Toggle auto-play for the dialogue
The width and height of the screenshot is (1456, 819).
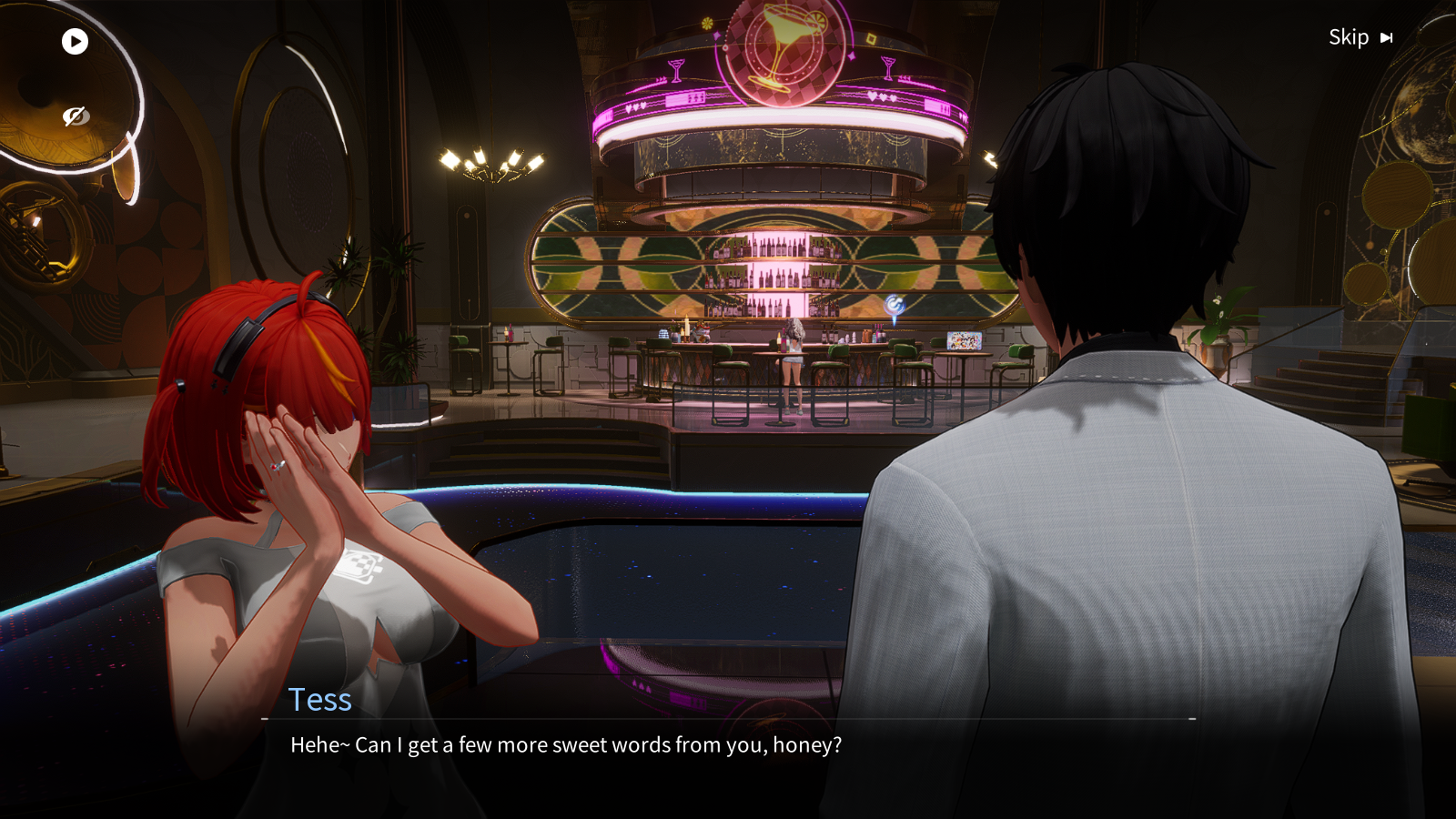pyautogui.click(x=75, y=41)
